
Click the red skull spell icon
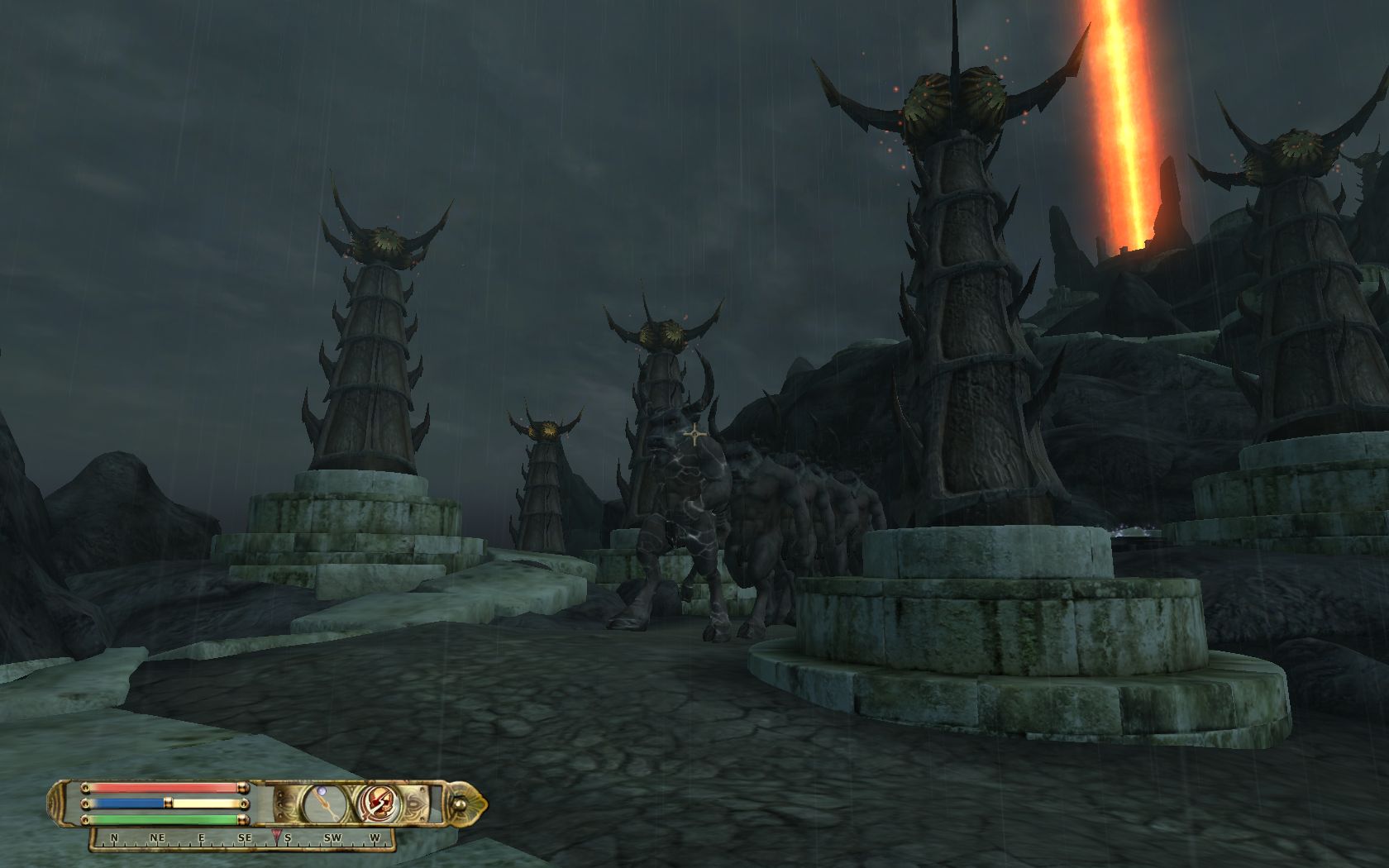pos(379,802)
